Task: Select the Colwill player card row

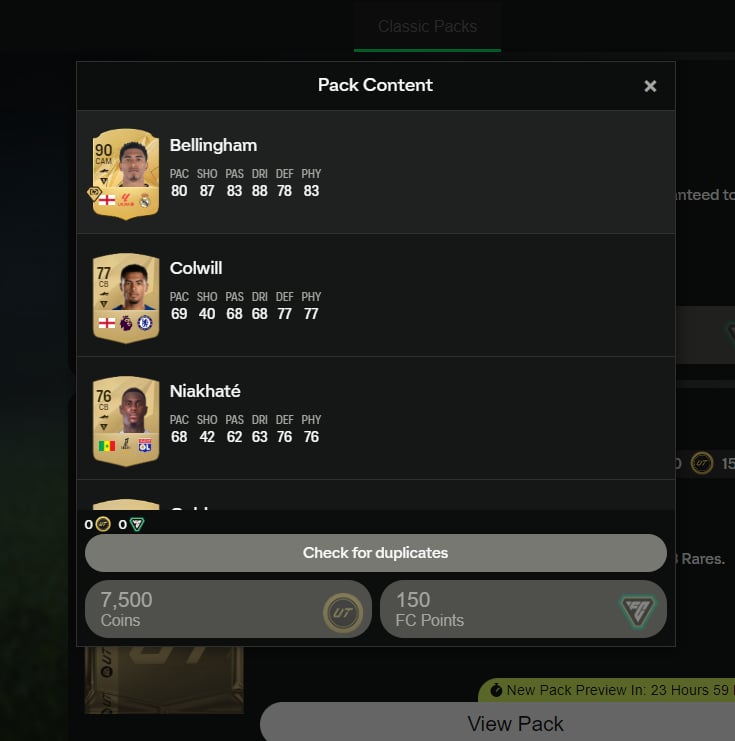Action: 375,295
